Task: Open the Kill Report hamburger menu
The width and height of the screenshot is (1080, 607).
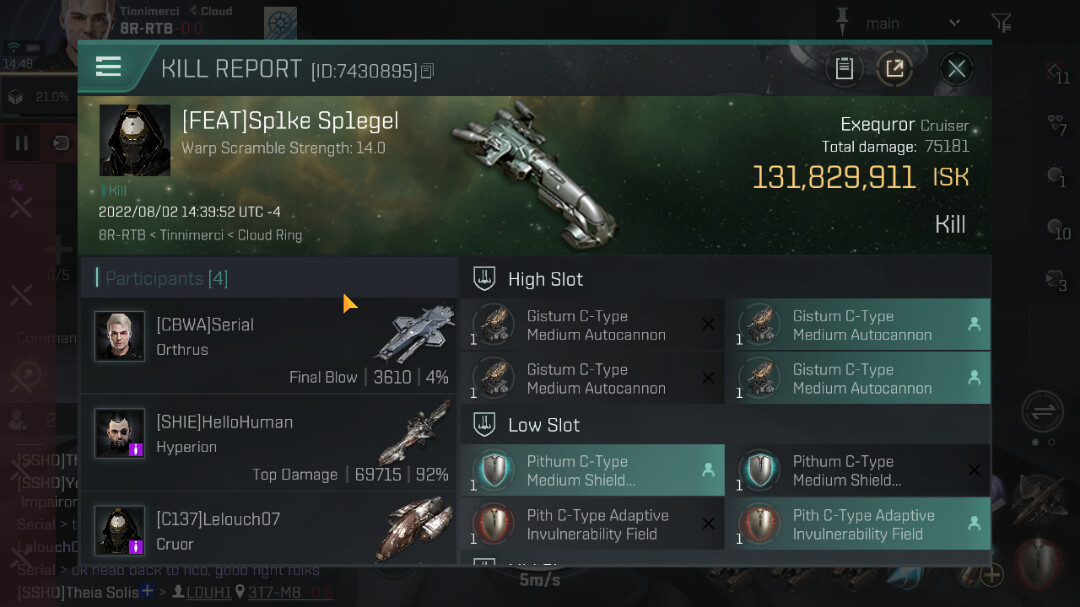Action: pos(108,68)
